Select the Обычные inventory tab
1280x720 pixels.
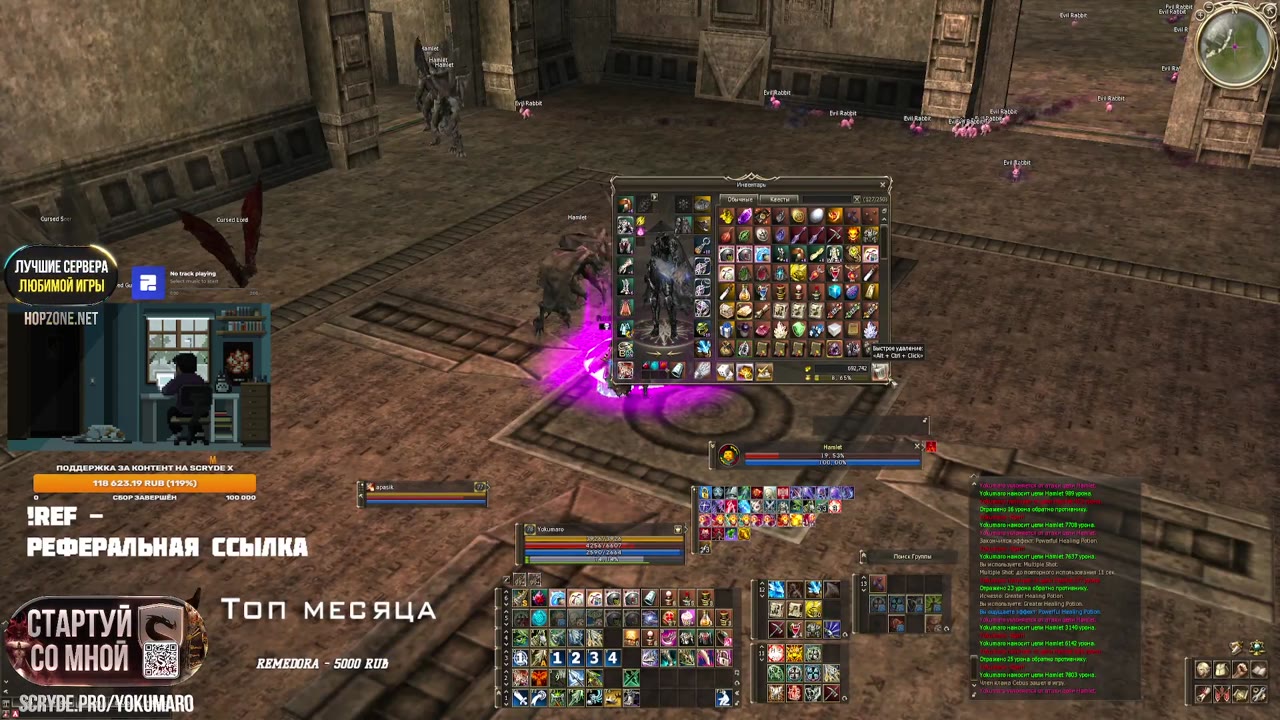[740, 199]
